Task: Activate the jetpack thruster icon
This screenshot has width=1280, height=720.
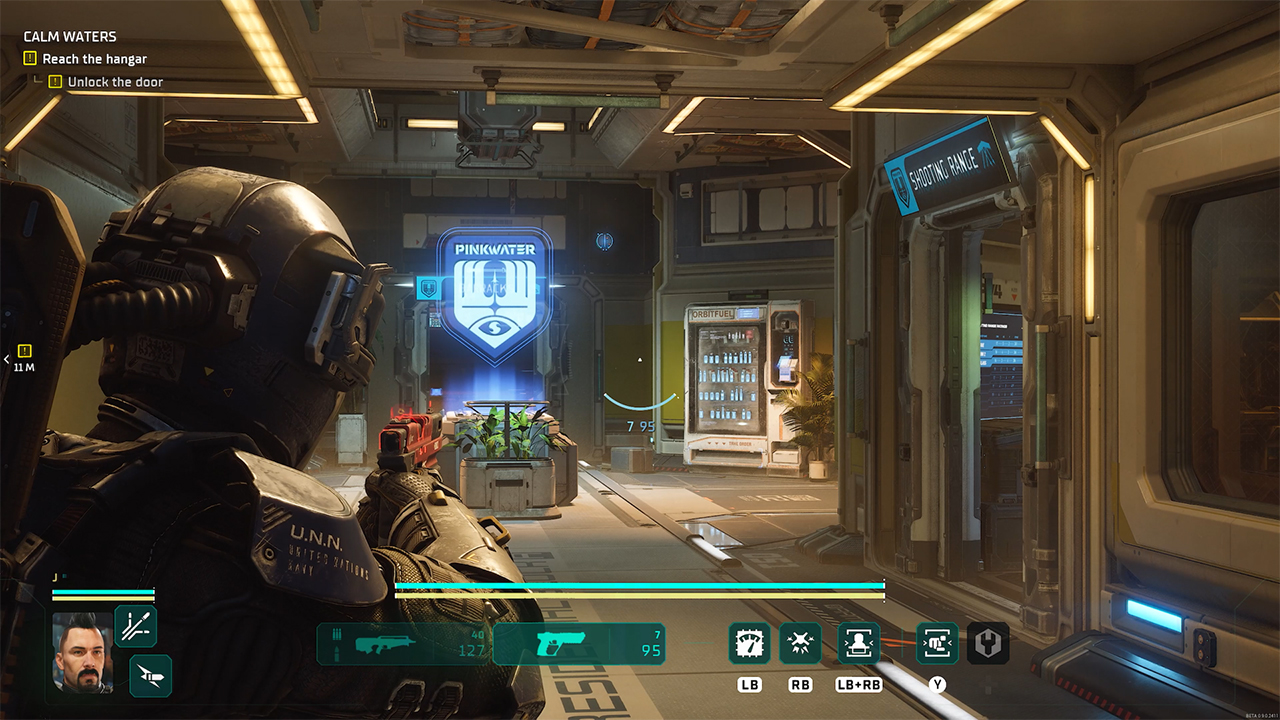Action: (151, 677)
